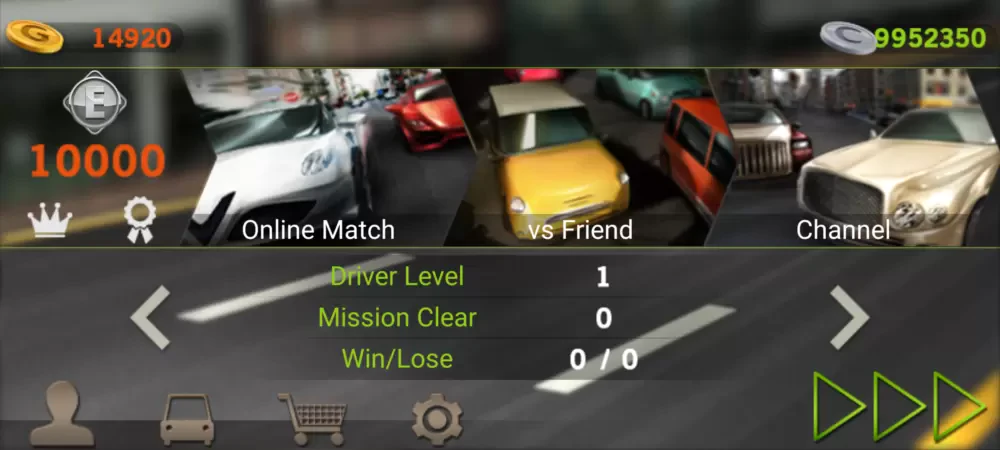Click the left arrow button

(x=151, y=317)
